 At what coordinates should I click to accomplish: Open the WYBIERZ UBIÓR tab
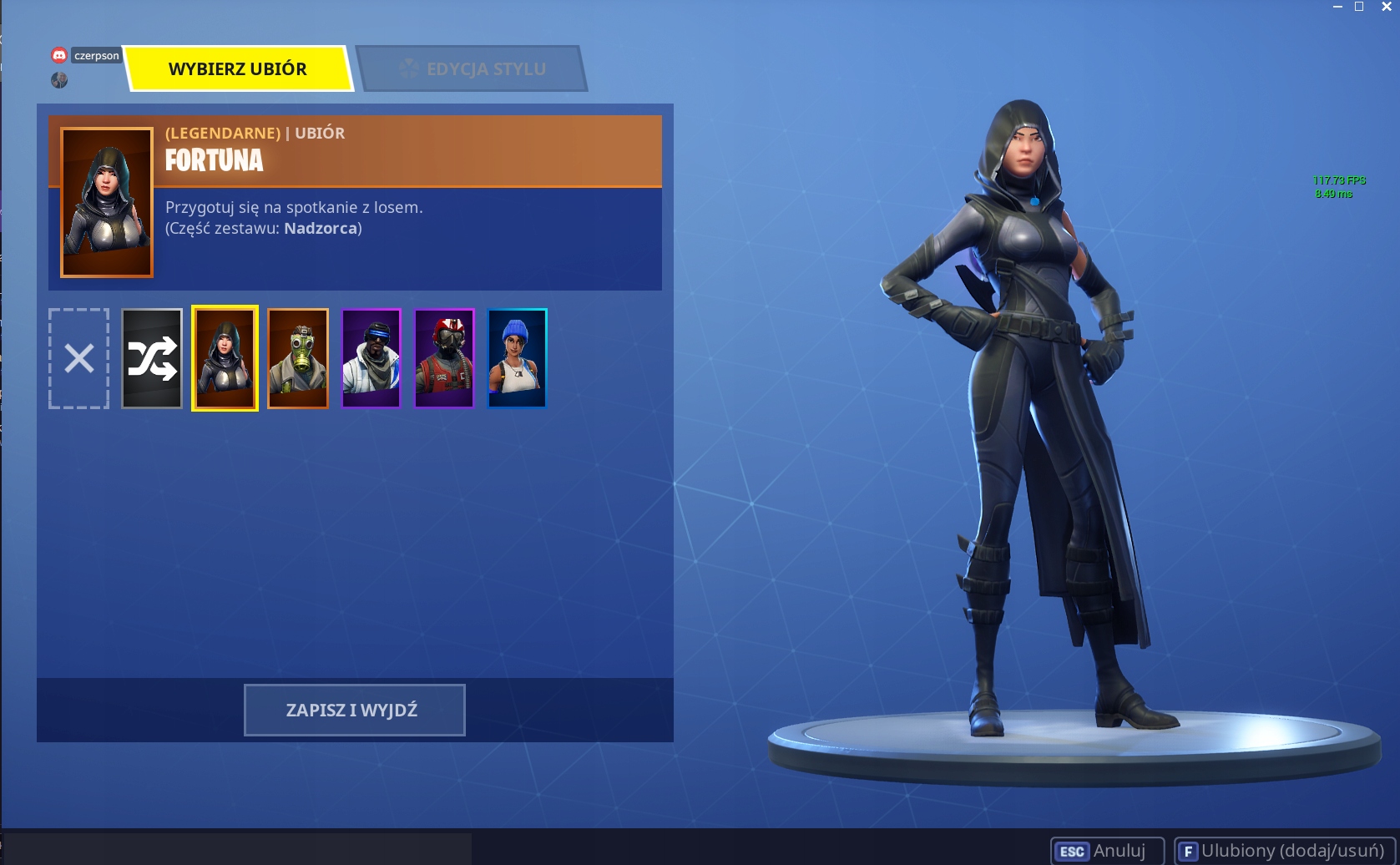point(238,68)
